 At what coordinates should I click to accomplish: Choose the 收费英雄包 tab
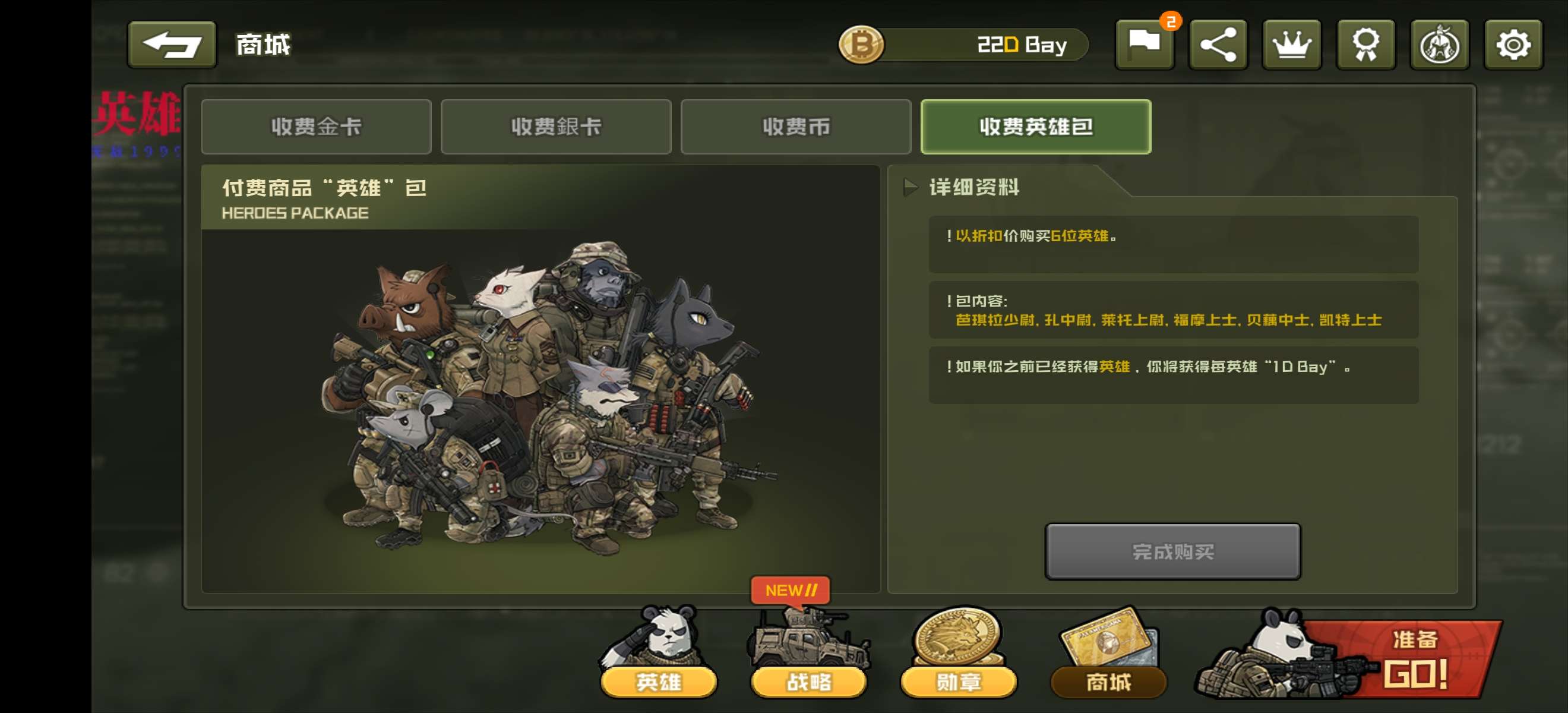[1035, 127]
